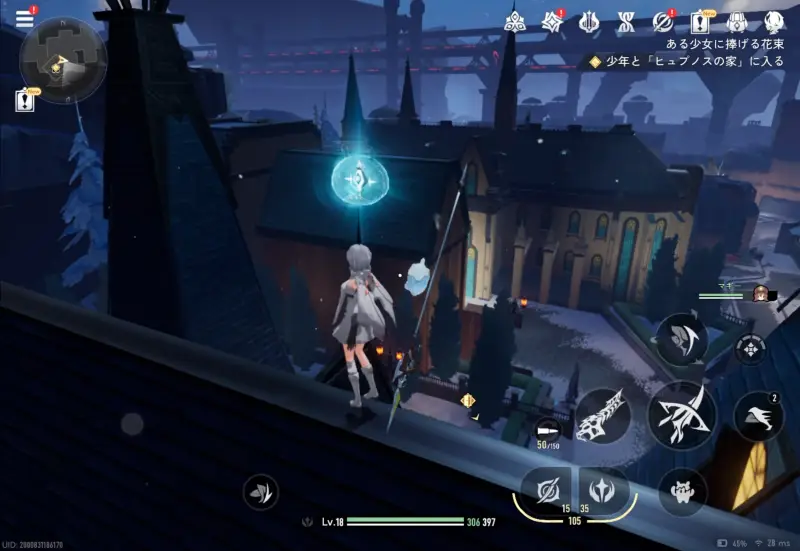Open the slashed circle icon with red alert
The image size is (800, 551).
(662, 22)
